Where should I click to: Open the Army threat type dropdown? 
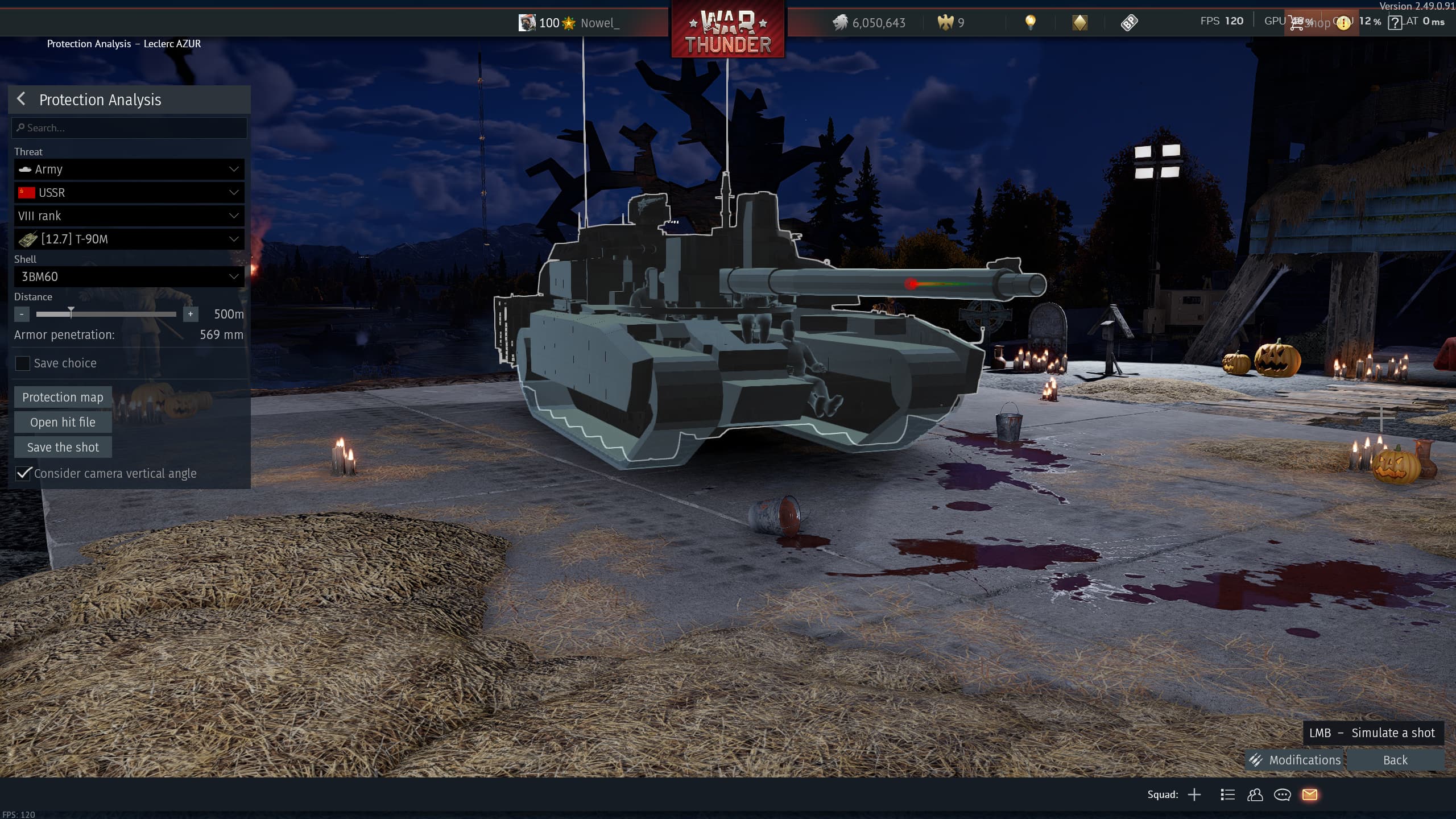(x=130, y=169)
